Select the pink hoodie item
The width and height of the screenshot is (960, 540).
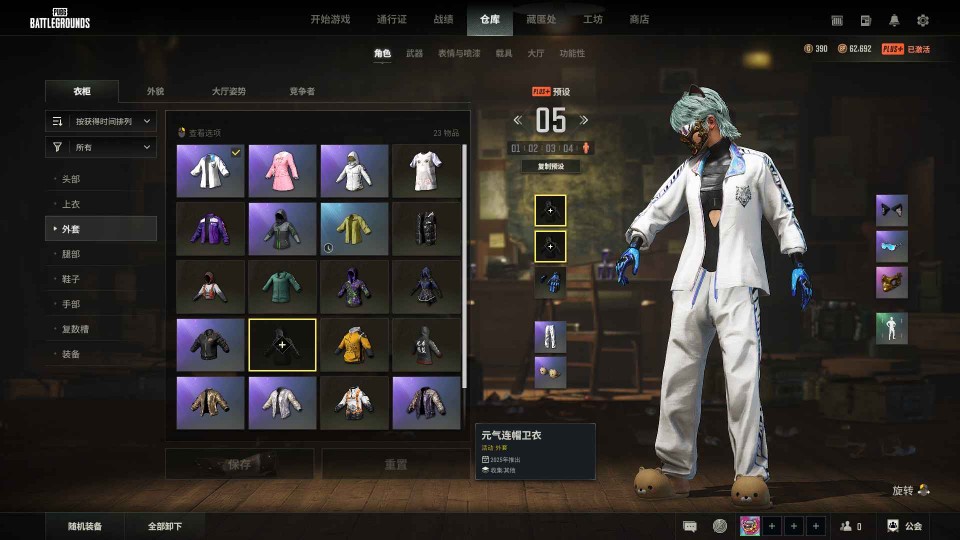282,170
